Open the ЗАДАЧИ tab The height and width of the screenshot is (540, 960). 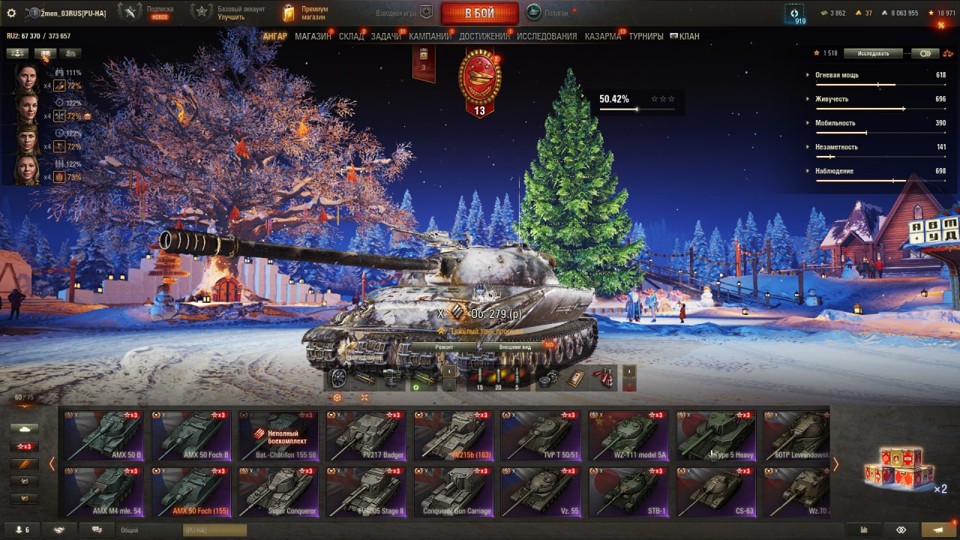[386, 36]
